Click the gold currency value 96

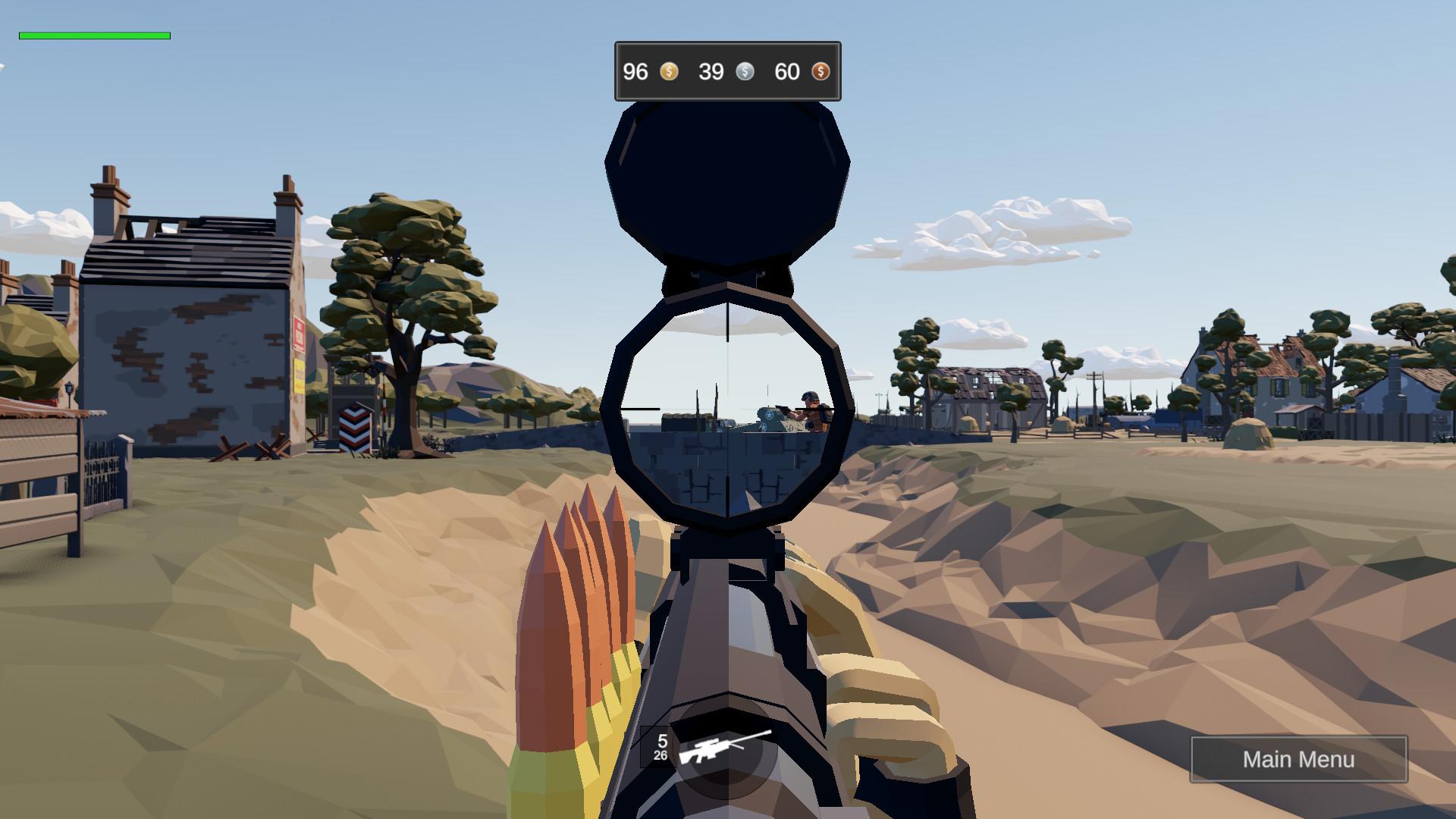coord(635,72)
